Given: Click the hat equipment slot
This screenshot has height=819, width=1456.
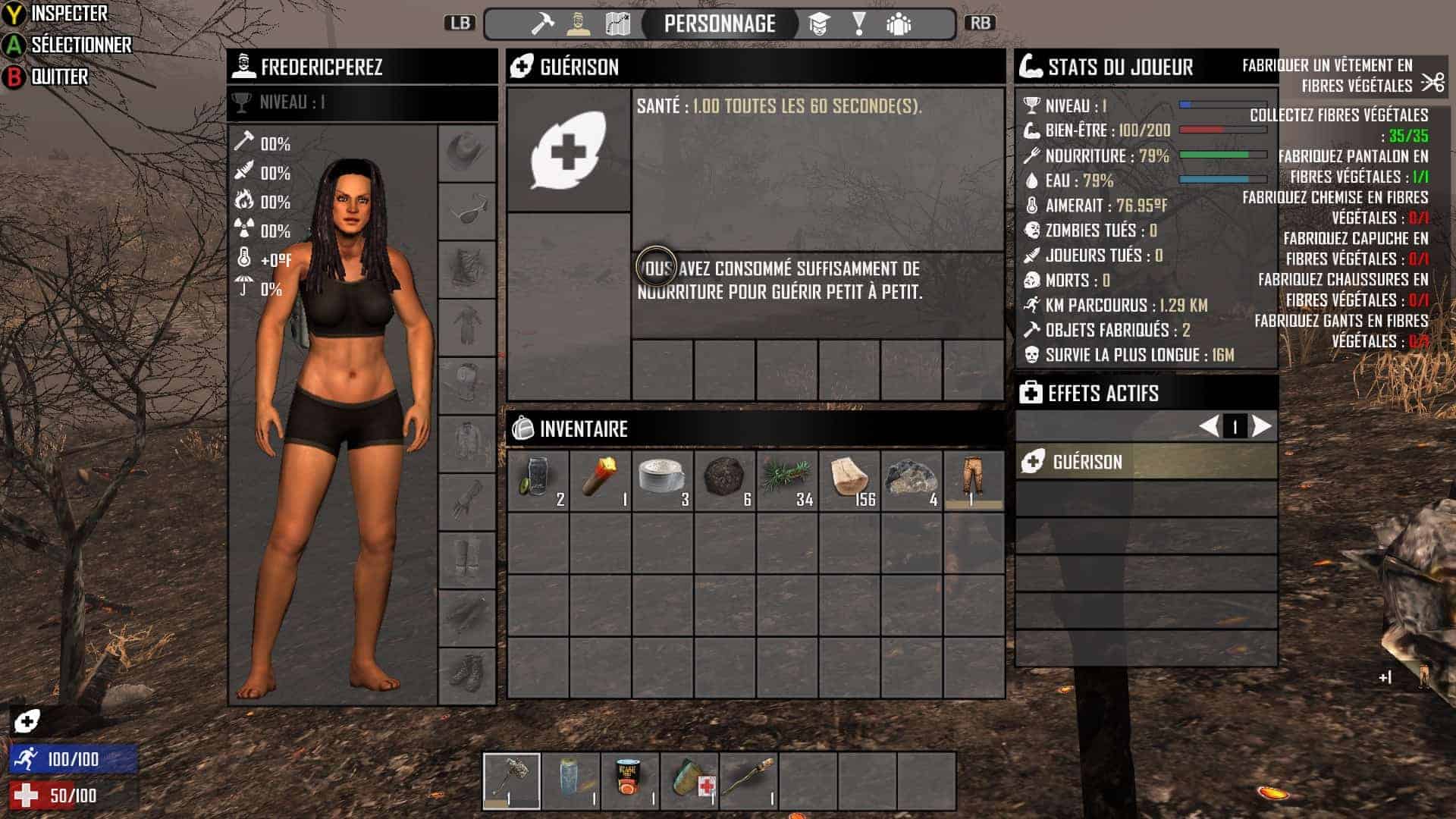Looking at the screenshot, I should [x=466, y=152].
